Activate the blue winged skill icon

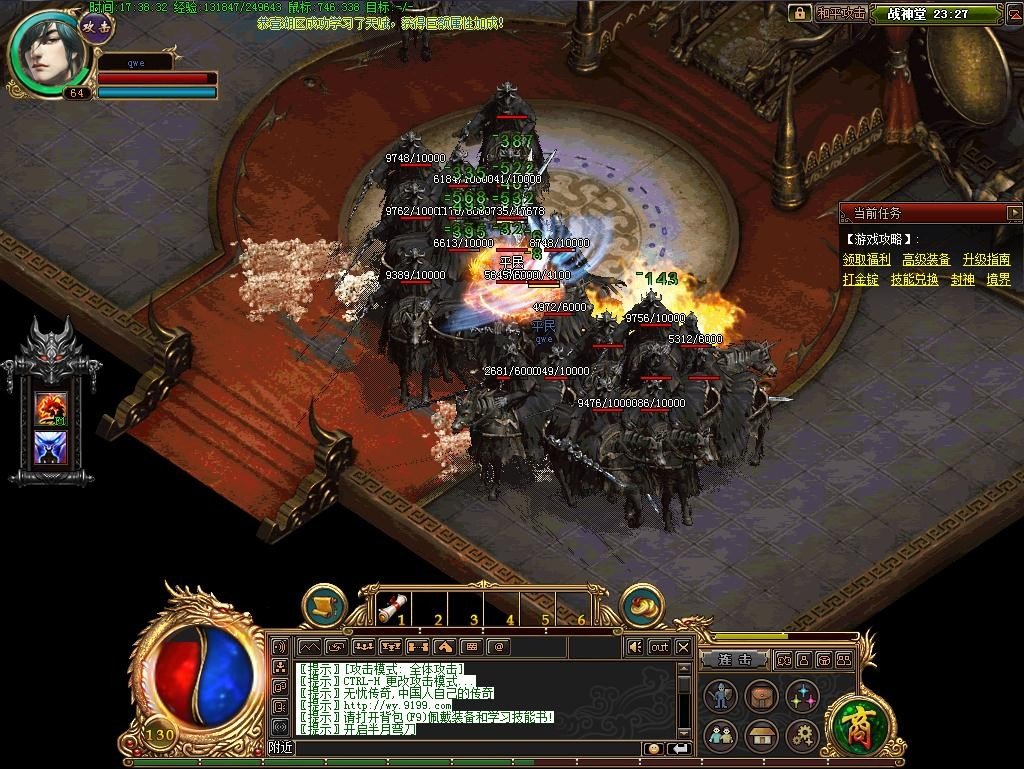[50, 447]
